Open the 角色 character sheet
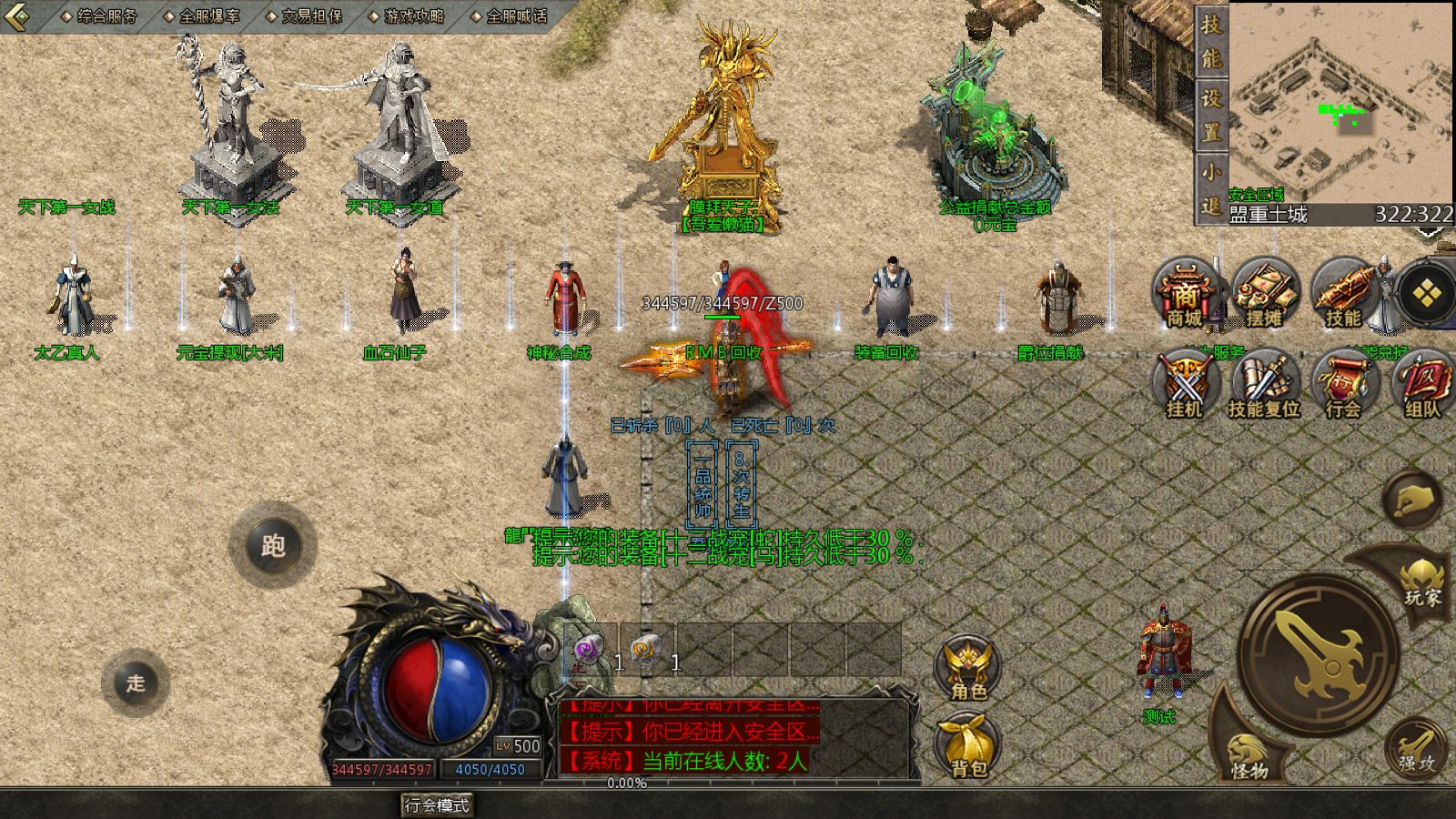 click(968, 670)
